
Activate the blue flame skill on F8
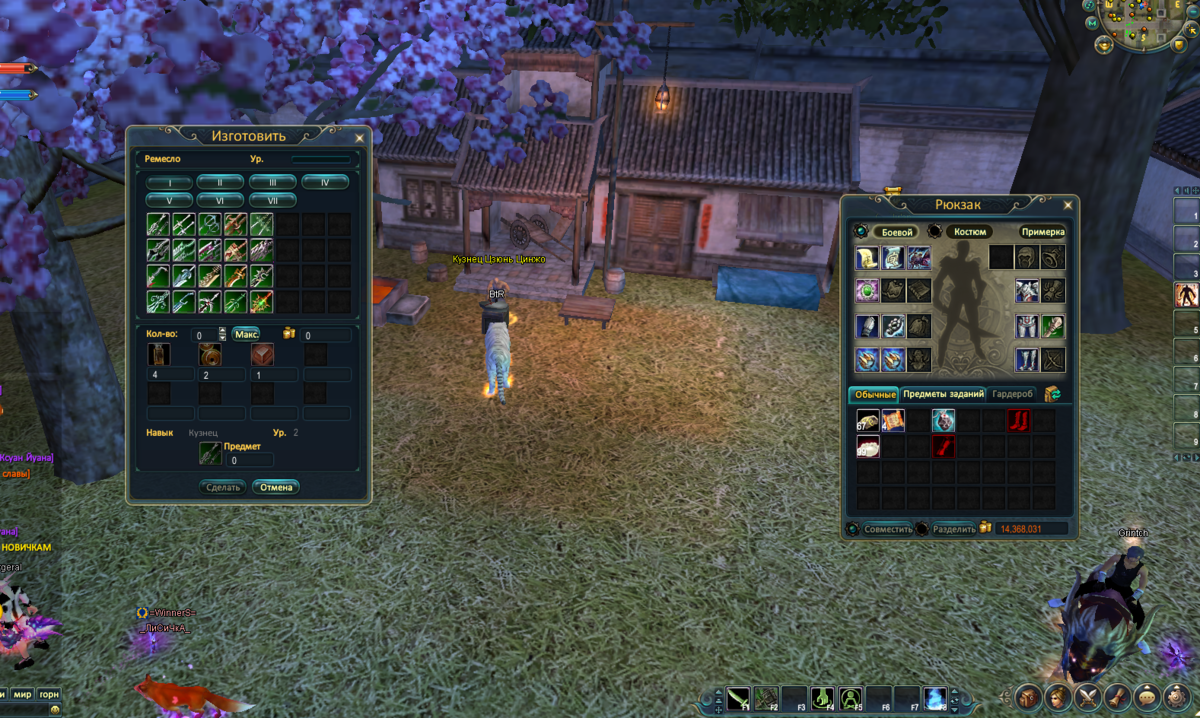[x=934, y=697]
